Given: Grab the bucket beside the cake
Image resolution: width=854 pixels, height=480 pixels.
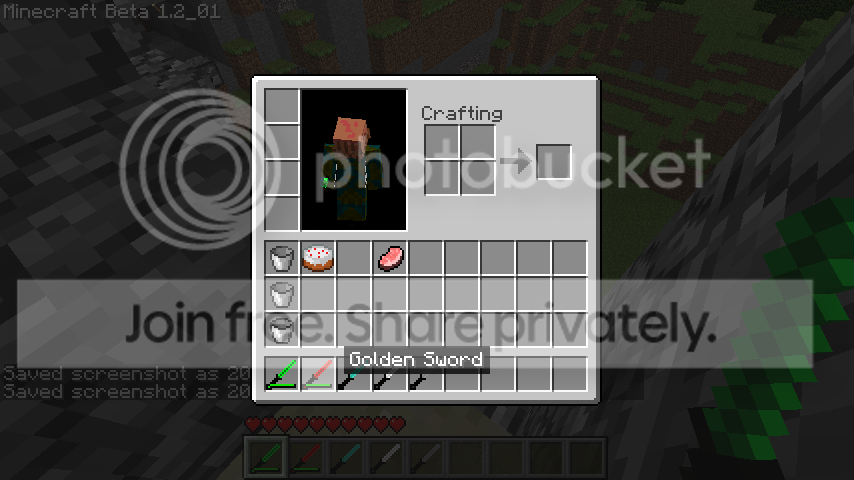Looking at the screenshot, I should click(x=282, y=258).
